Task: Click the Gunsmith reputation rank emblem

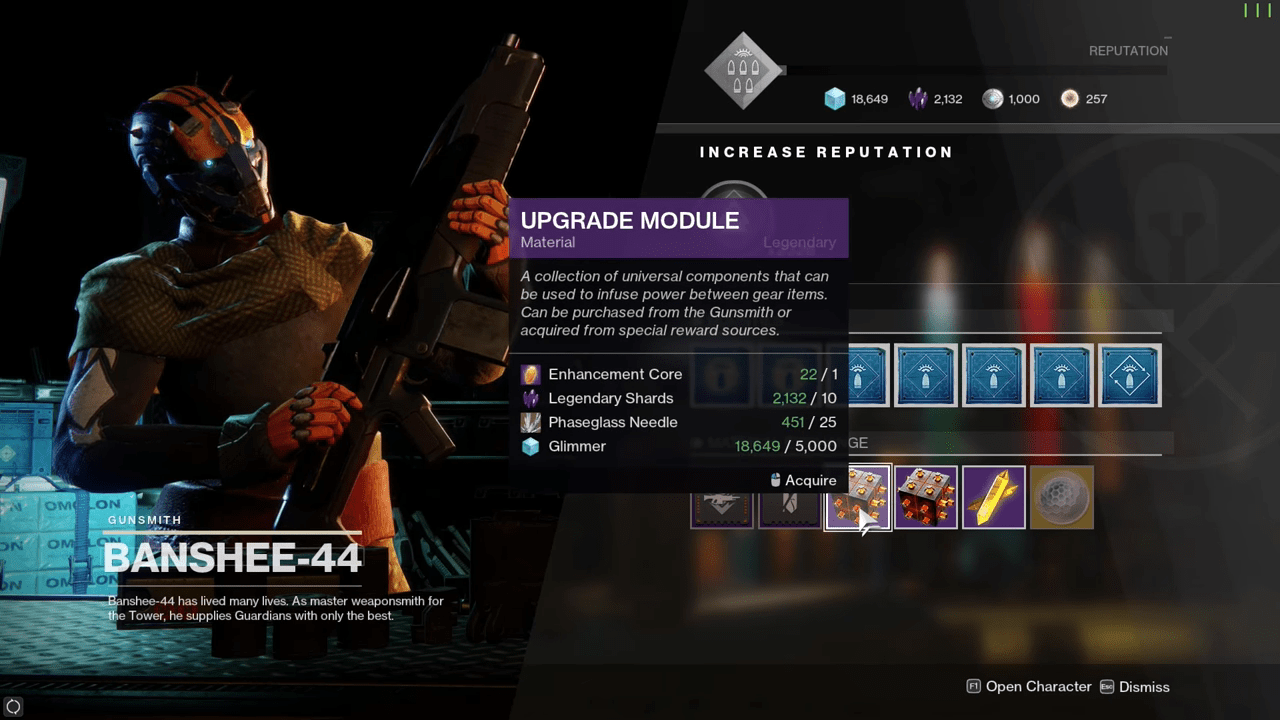Action: (x=743, y=71)
